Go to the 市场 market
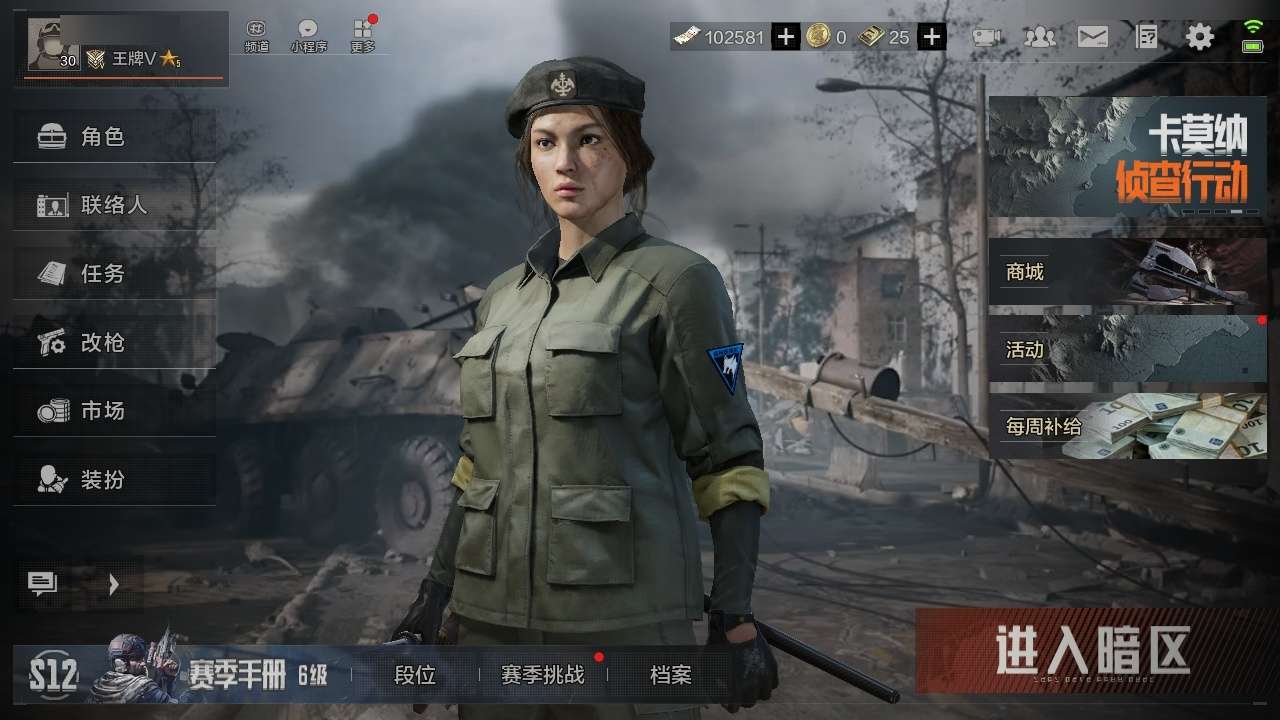The height and width of the screenshot is (720, 1280). [114, 410]
